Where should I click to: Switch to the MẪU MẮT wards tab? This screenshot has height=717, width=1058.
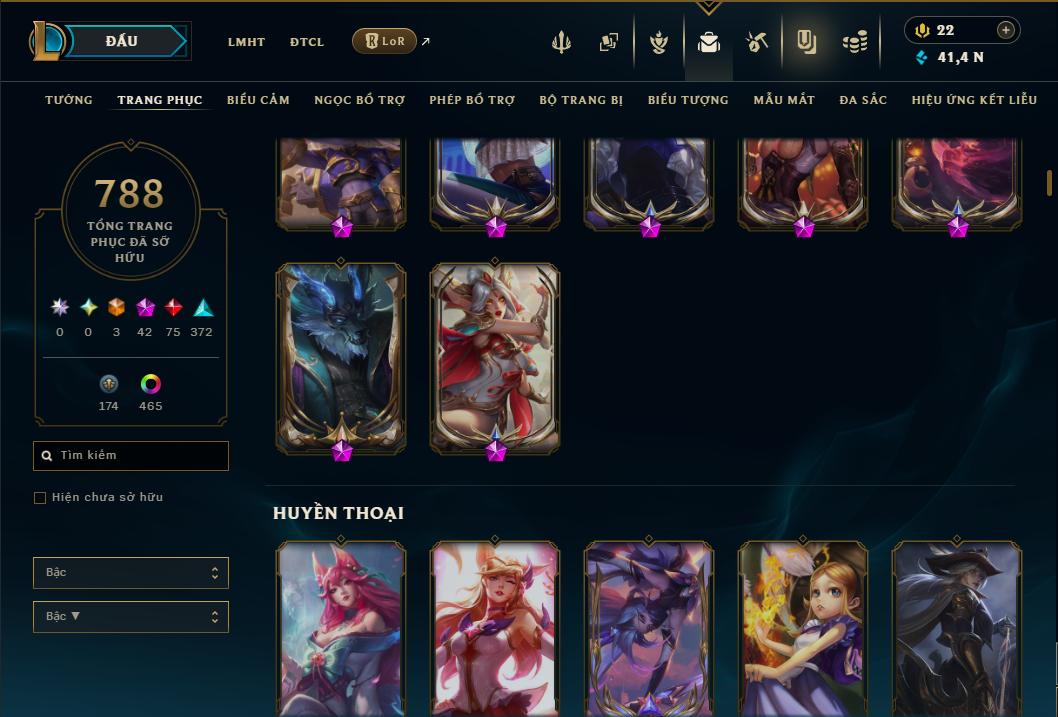[x=784, y=100]
